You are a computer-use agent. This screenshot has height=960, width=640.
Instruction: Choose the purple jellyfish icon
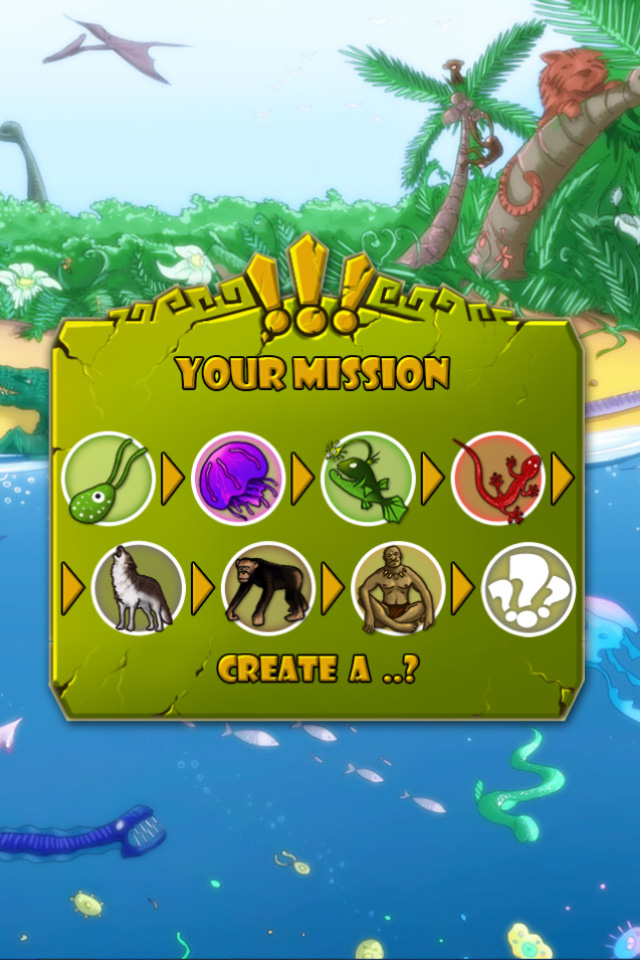pyautogui.click(x=238, y=479)
